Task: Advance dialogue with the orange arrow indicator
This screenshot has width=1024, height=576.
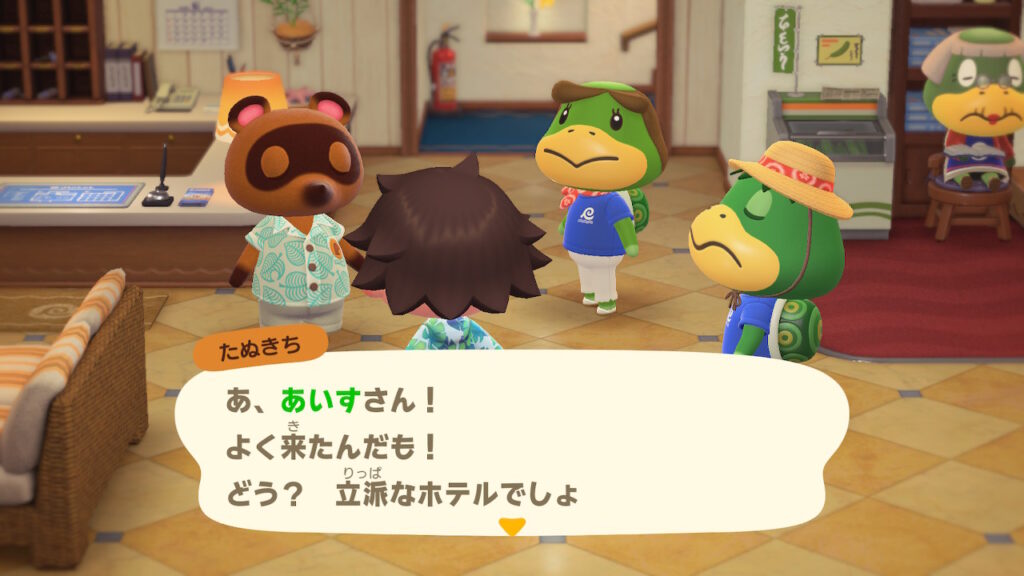Action: [512, 526]
